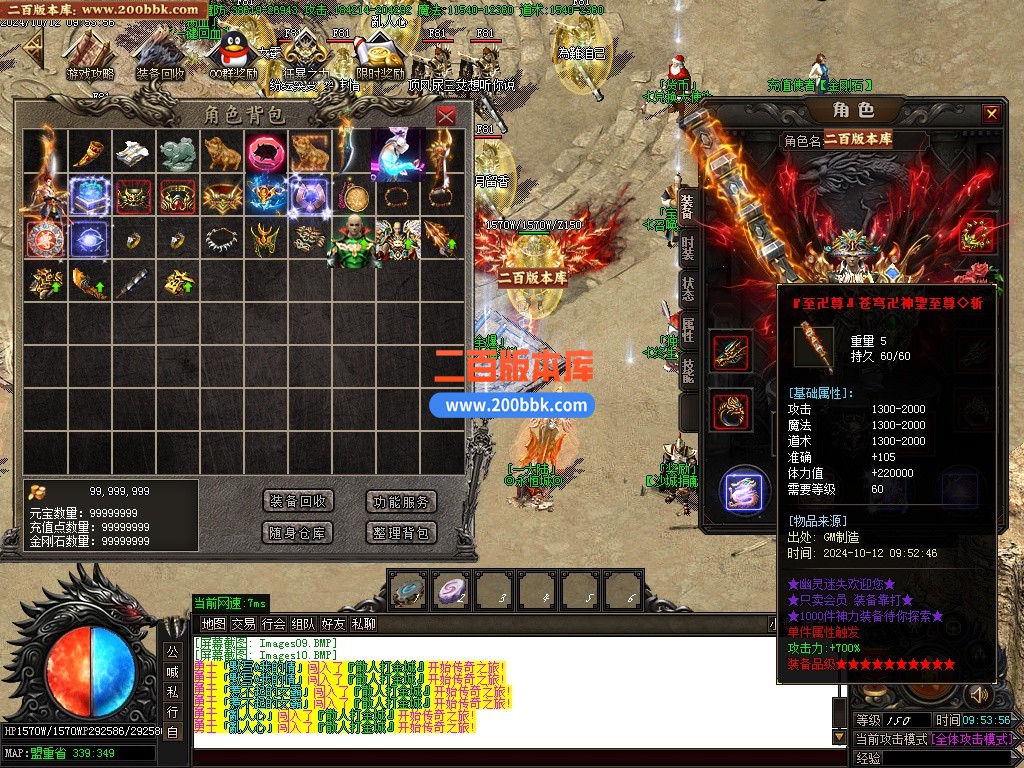Toggle the sound speaker button
Screen dimensions: 1024x768
pos(977,695)
